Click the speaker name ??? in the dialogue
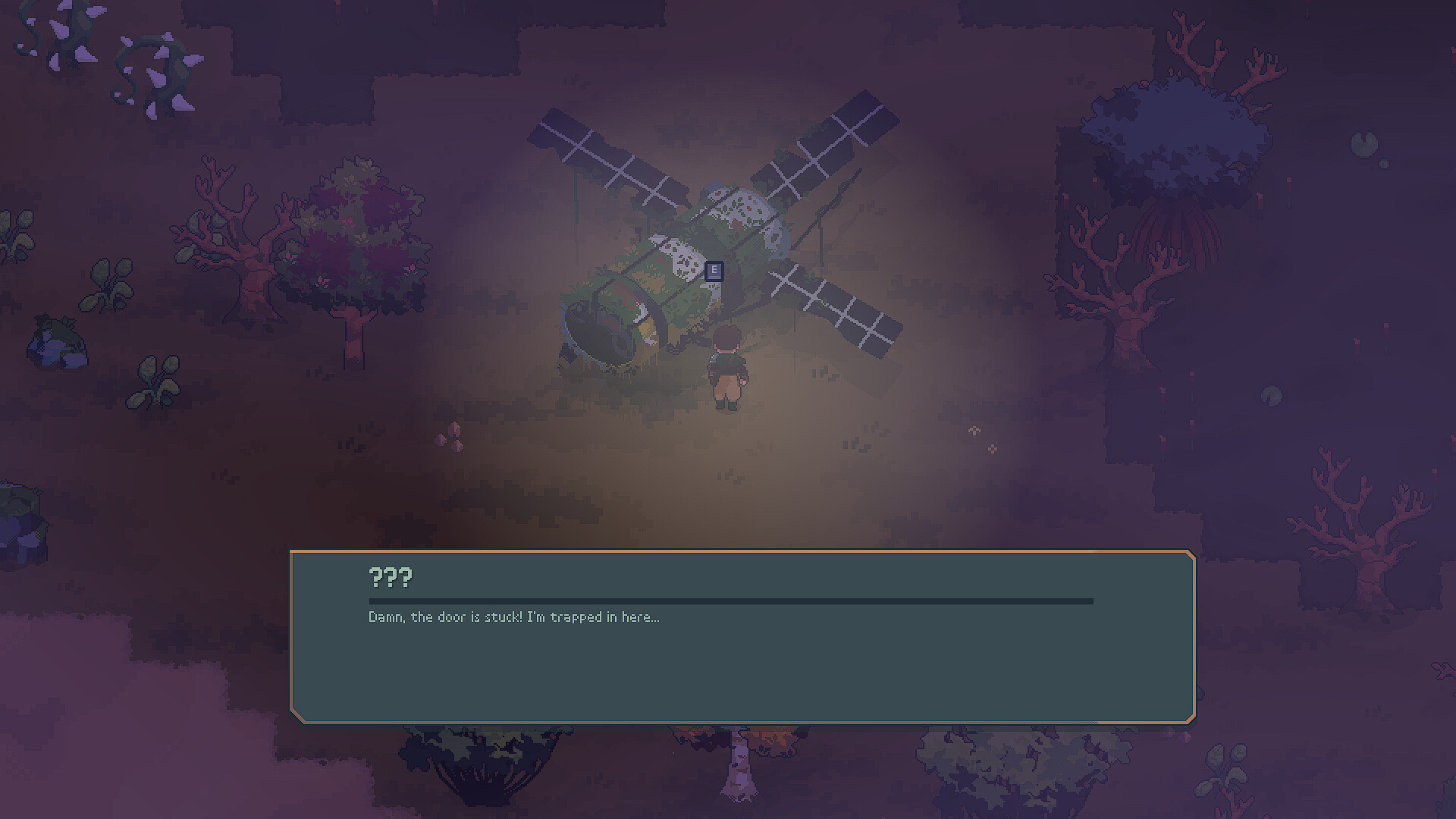Viewport: 1456px width, 819px height. pyautogui.click(x=389, y=578)
